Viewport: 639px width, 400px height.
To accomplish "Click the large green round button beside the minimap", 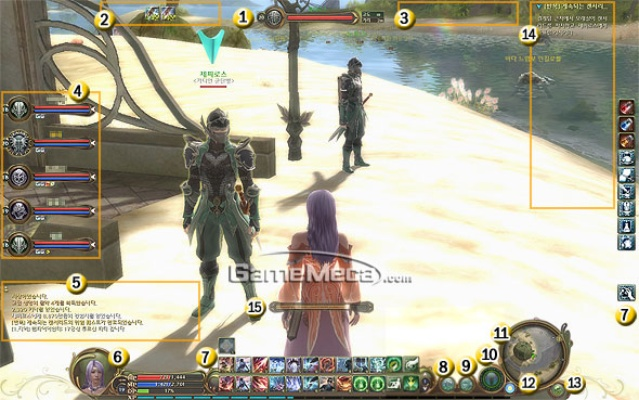I will coord(490,379).
